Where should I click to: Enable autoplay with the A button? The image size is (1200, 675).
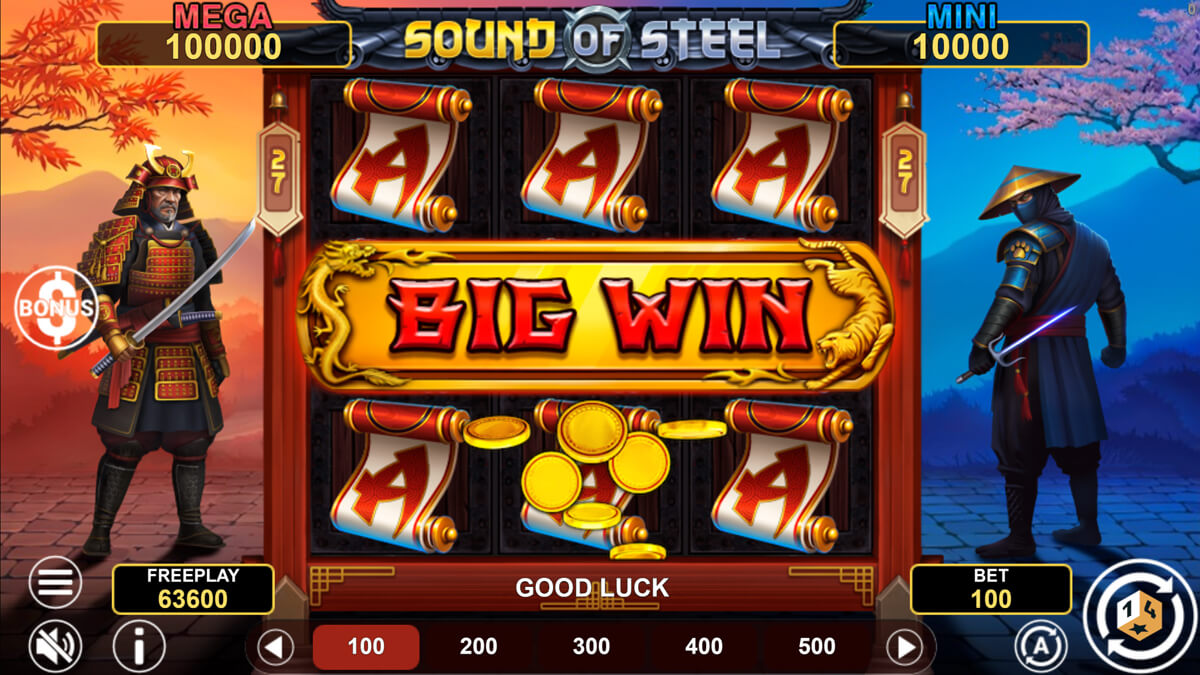pyautogui.click(x=1040, y=647)
